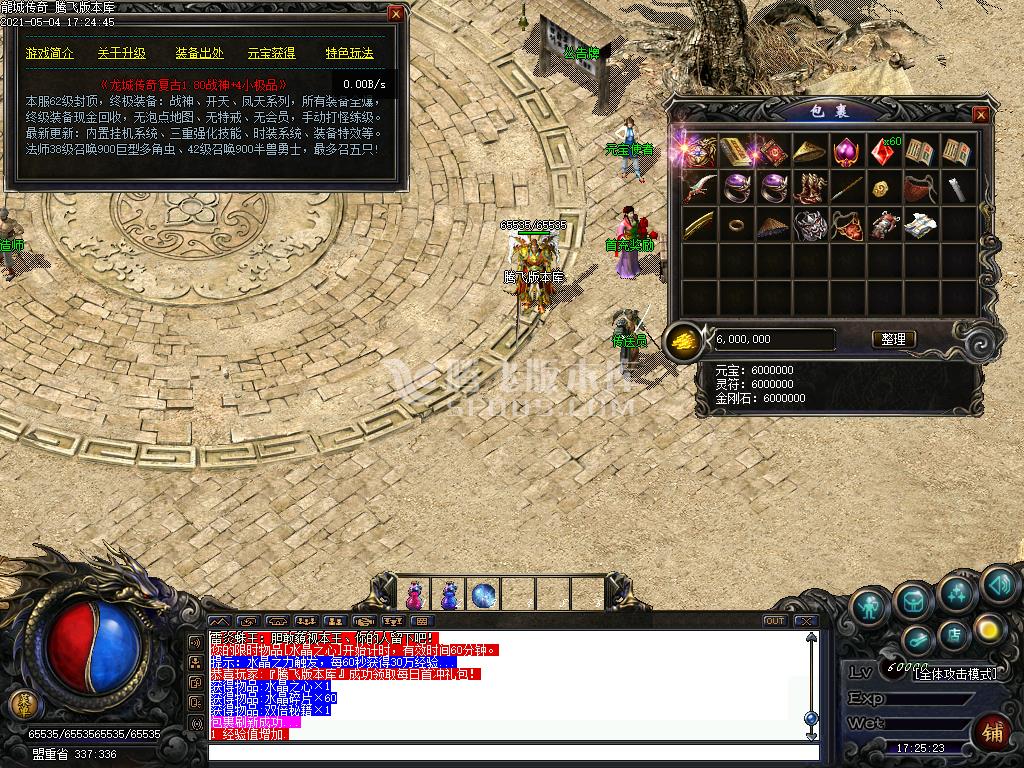The image size is (1024, 768).
Task: Click the 全体攻击模式 attack mode label
Action: [x=955, y=673]
